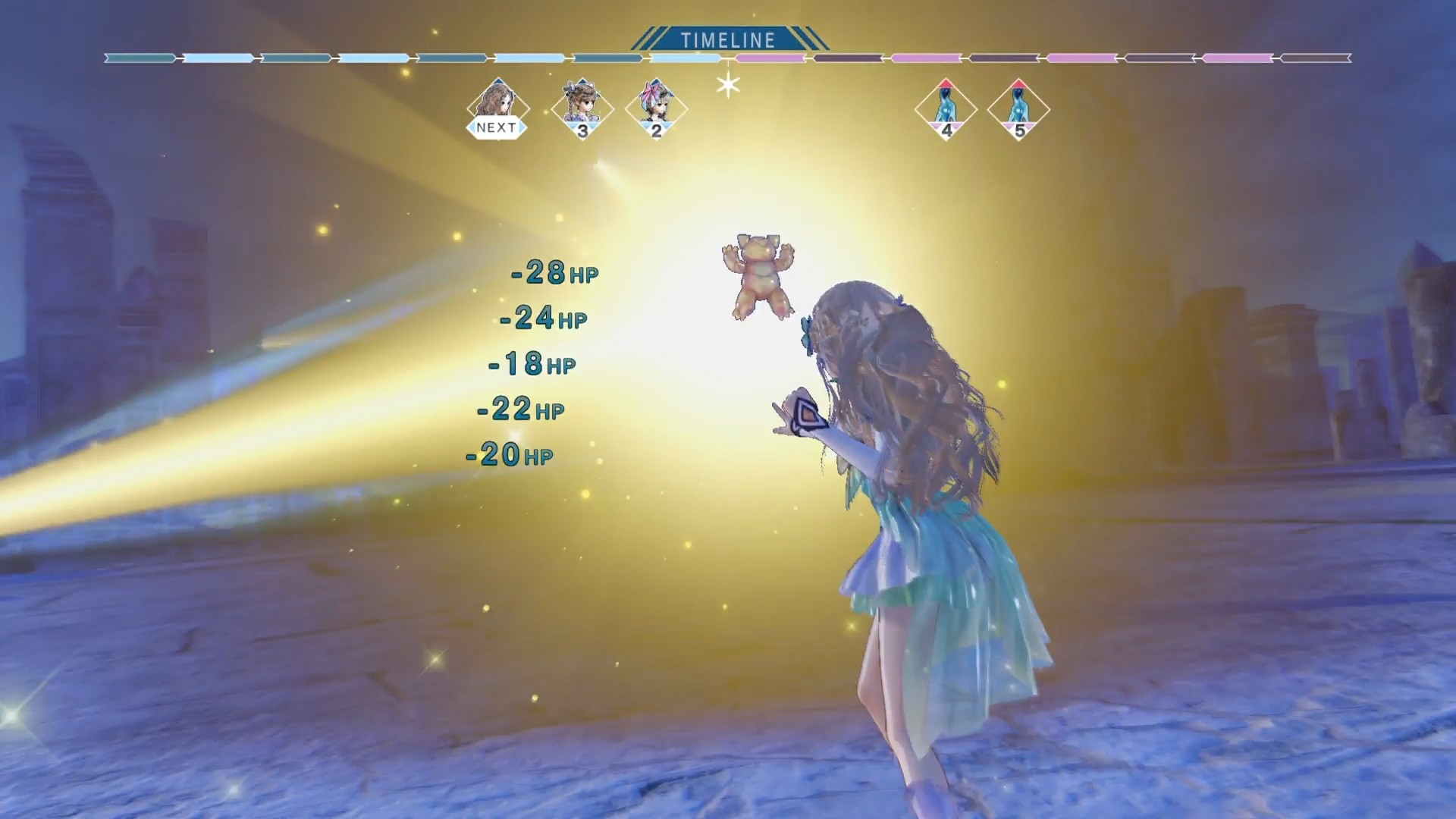The width and height of the screenshot is (1456, 819).
Task: Open the TIMELINE header banner
Action: coord(728,36)
